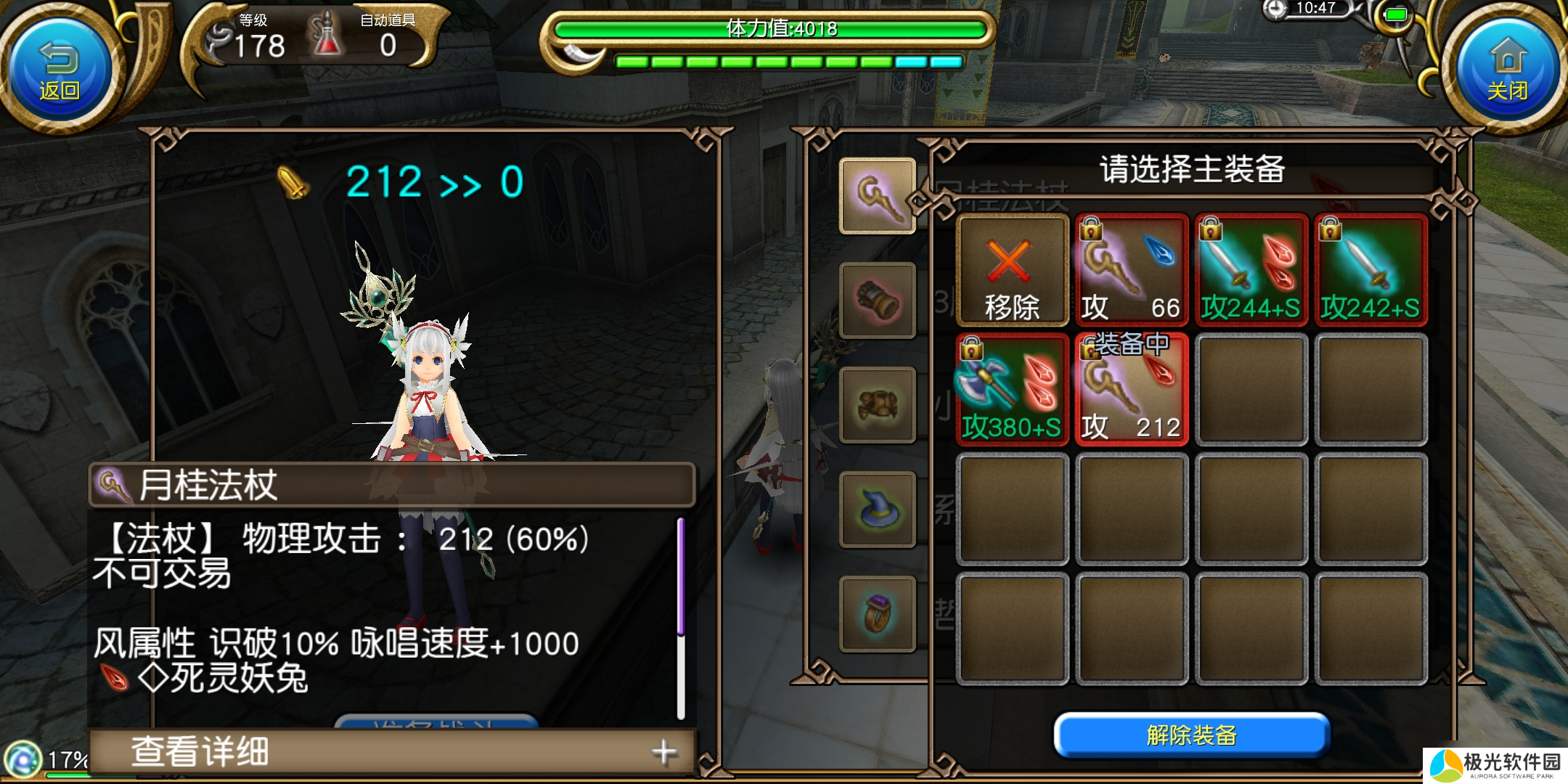Switch to the ring accessory category
The height and width of the screenshot is (784, 1568).
[877, 613]
